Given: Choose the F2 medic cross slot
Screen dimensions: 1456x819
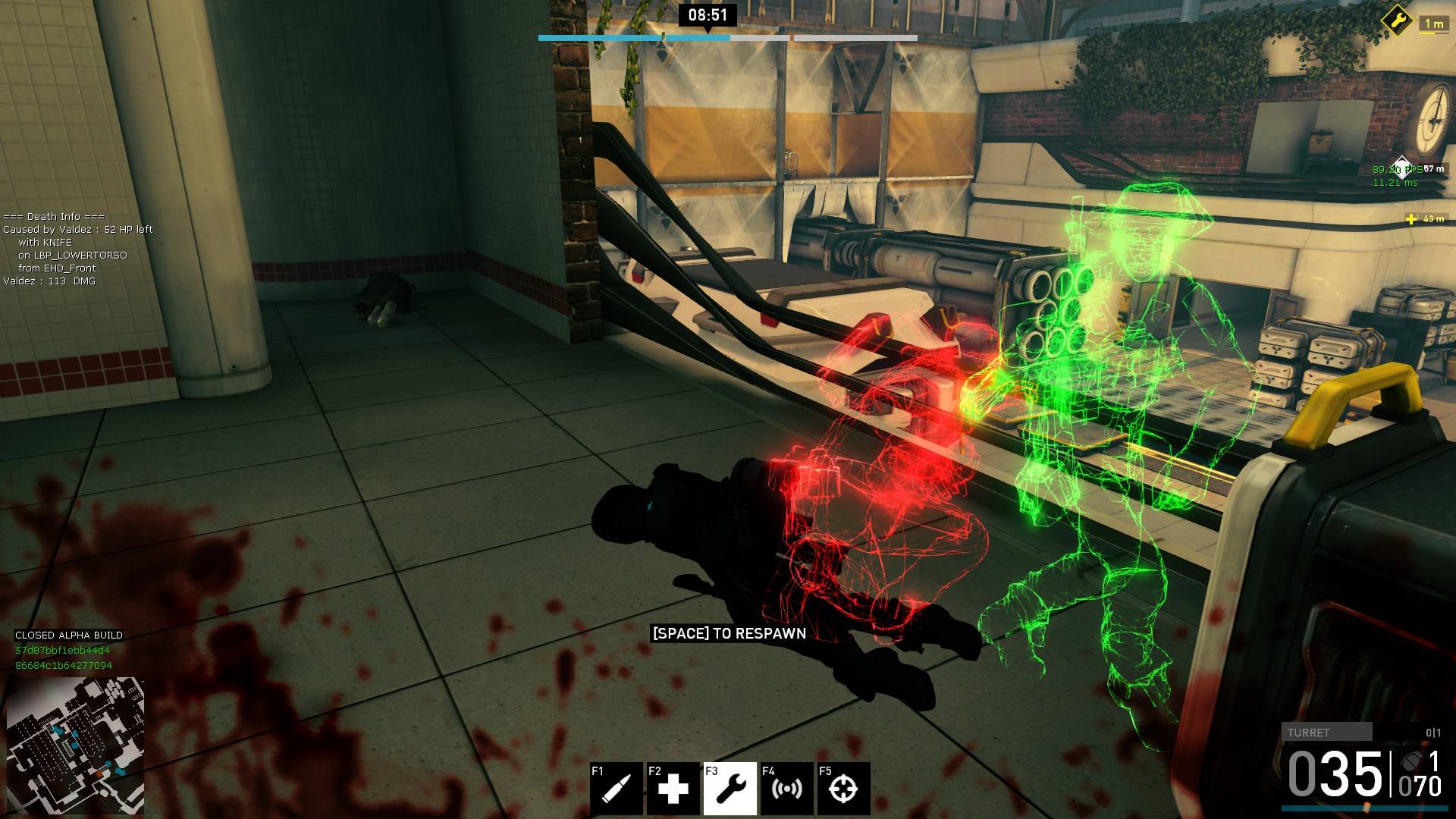Looking at the screenshot, I should click(673, 788).
